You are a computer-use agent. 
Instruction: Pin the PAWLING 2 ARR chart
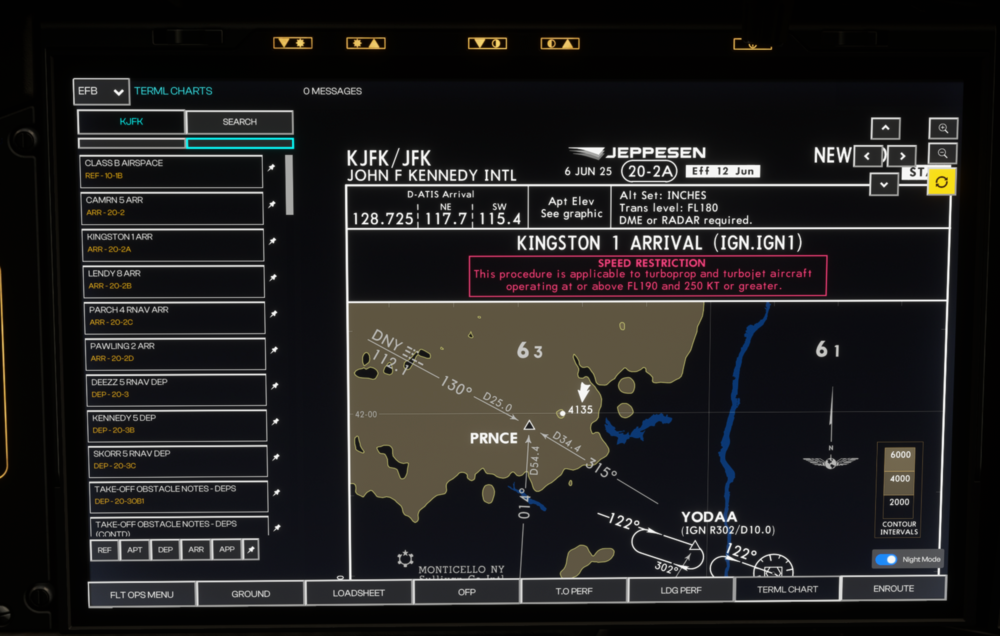coord(274,351)
